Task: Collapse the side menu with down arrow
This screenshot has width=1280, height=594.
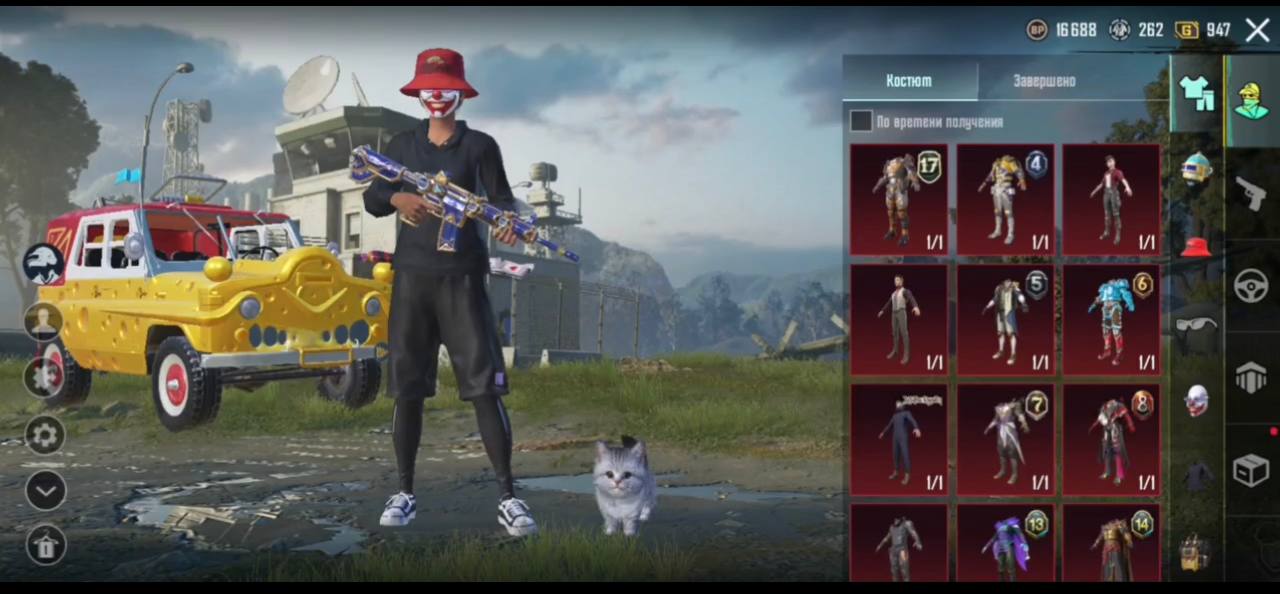Action: click(x=45, y=490)
